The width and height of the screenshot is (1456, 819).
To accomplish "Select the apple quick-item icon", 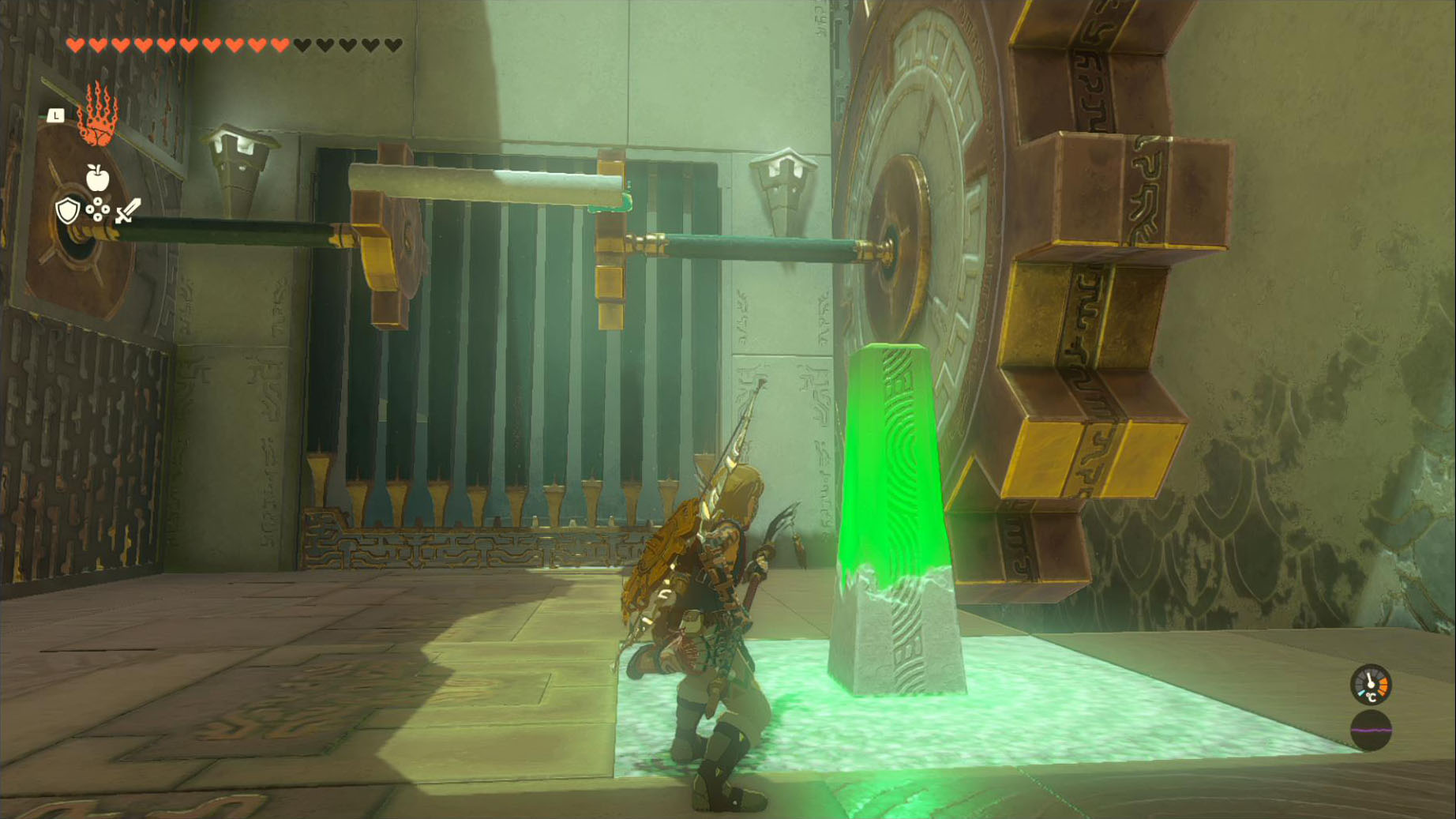I will point(97,178).
